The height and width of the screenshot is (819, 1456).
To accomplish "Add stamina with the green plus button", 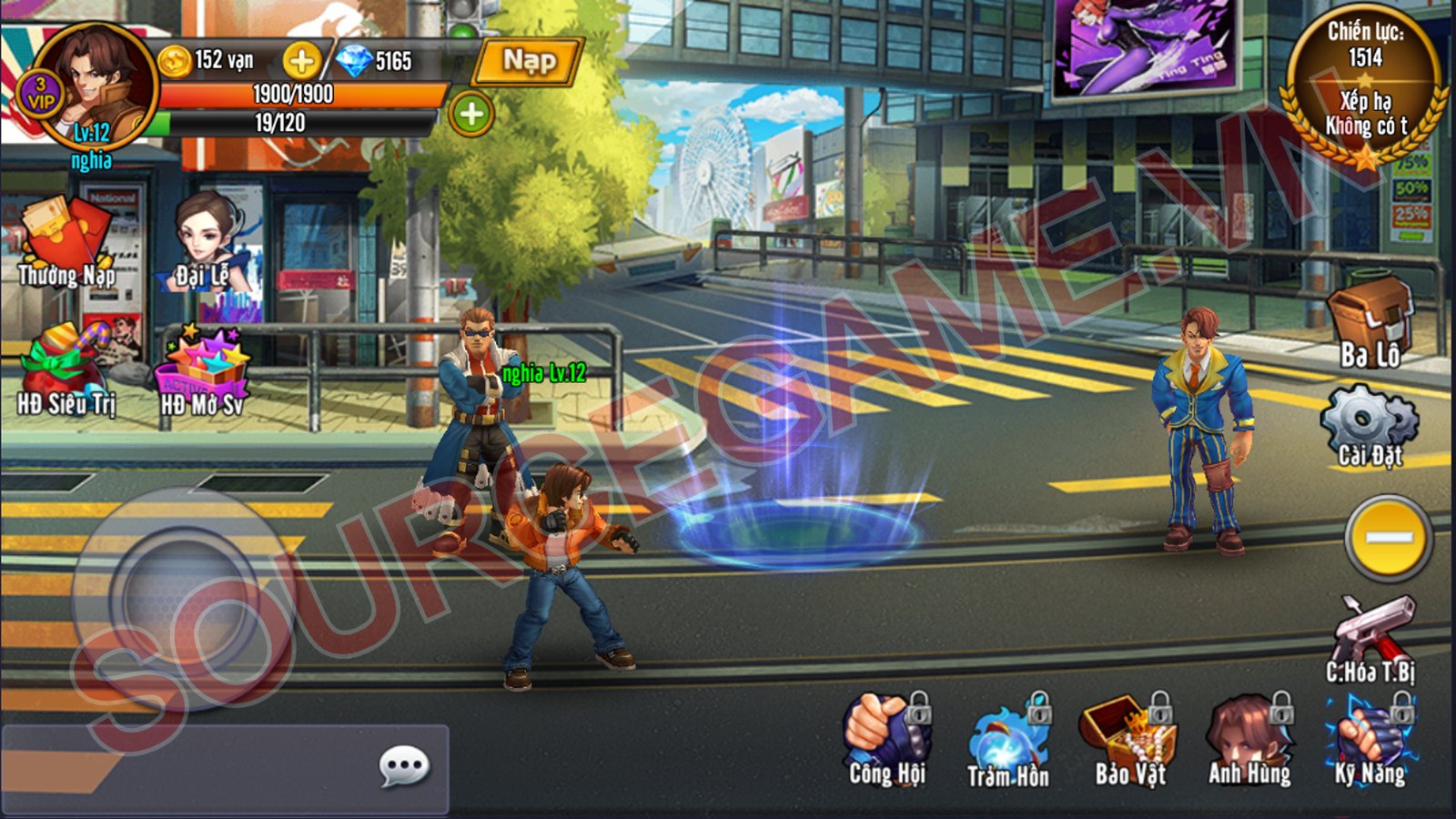I will pyautogui.click(x=470, y=115).
